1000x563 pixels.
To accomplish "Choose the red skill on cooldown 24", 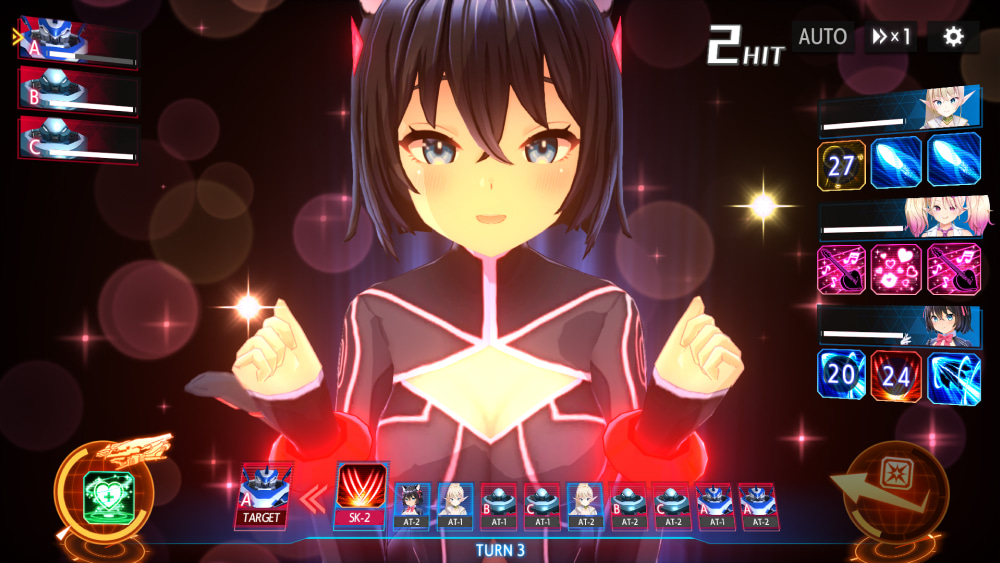I will (x=896, y=376).
